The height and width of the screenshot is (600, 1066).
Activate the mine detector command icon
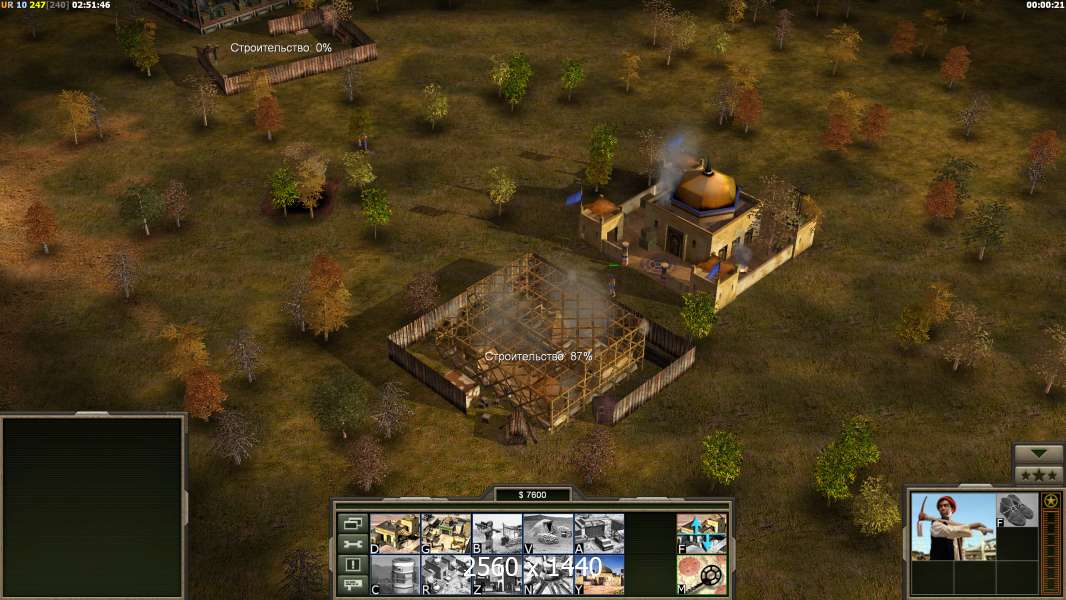[x=702, y=575]
